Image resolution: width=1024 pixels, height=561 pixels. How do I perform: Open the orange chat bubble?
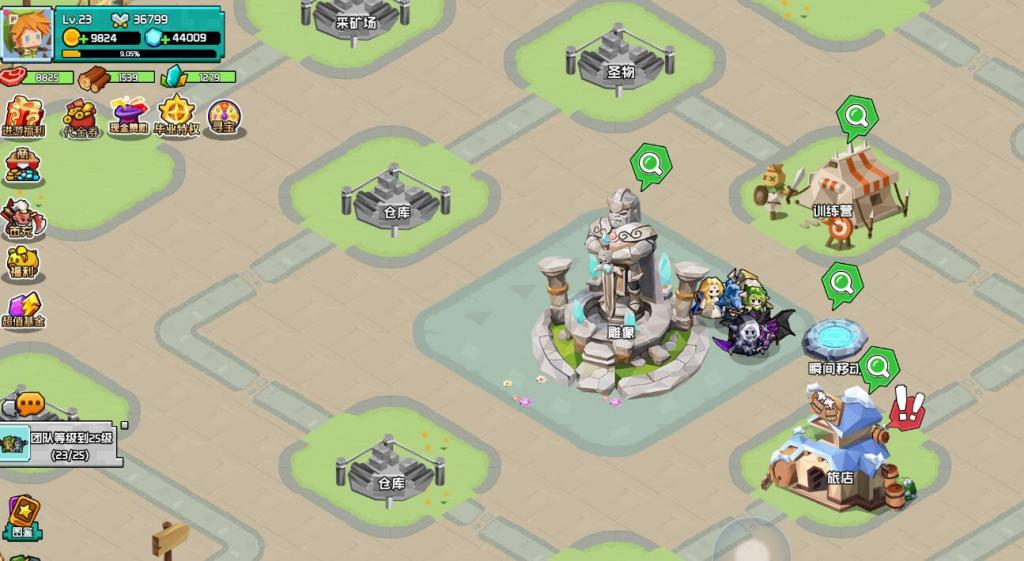click(x=30, y=404)
